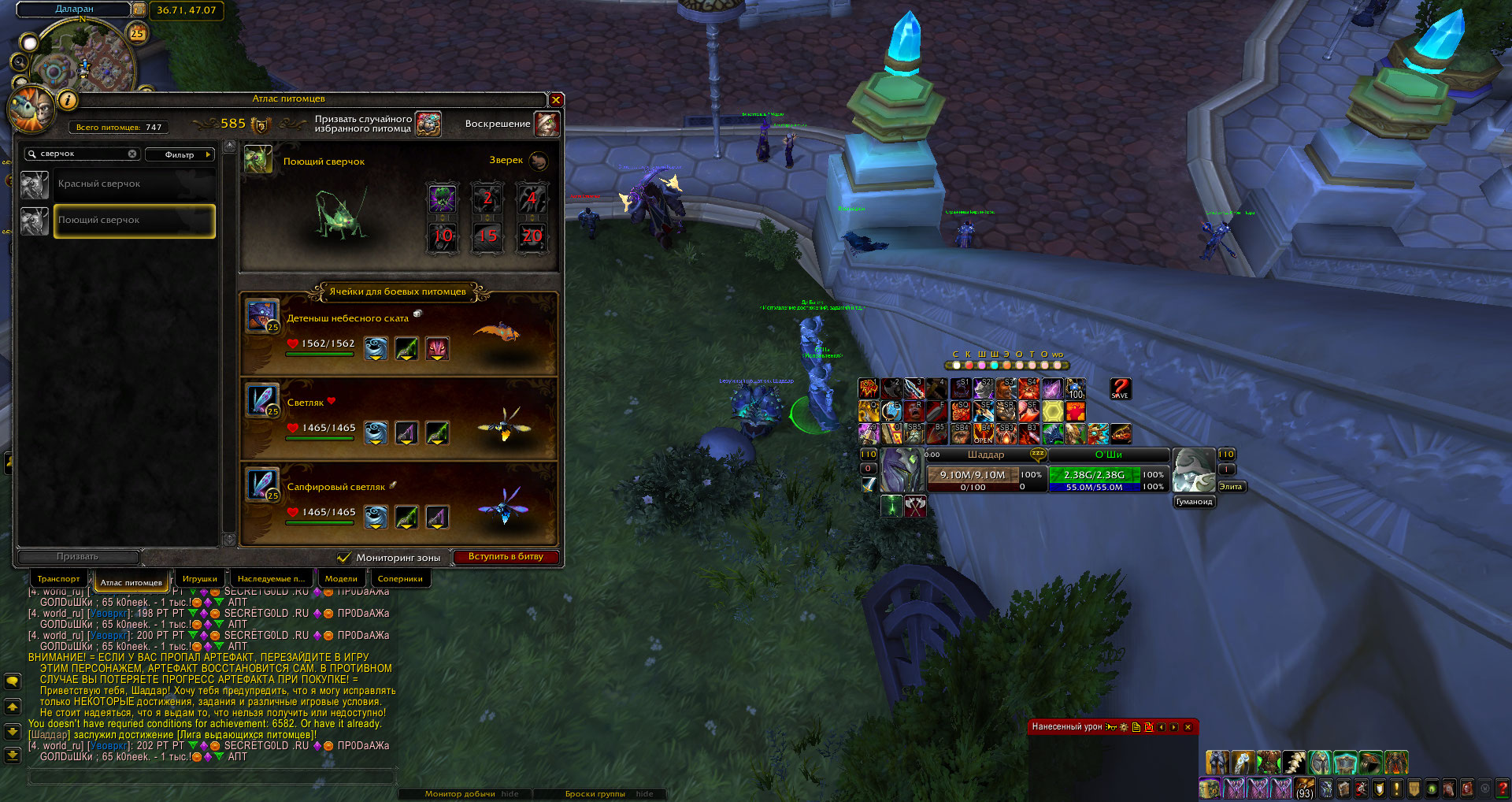Click the О'Ши target portrait
This screenshot has width=1512, height=802.
click(1194, 470)
